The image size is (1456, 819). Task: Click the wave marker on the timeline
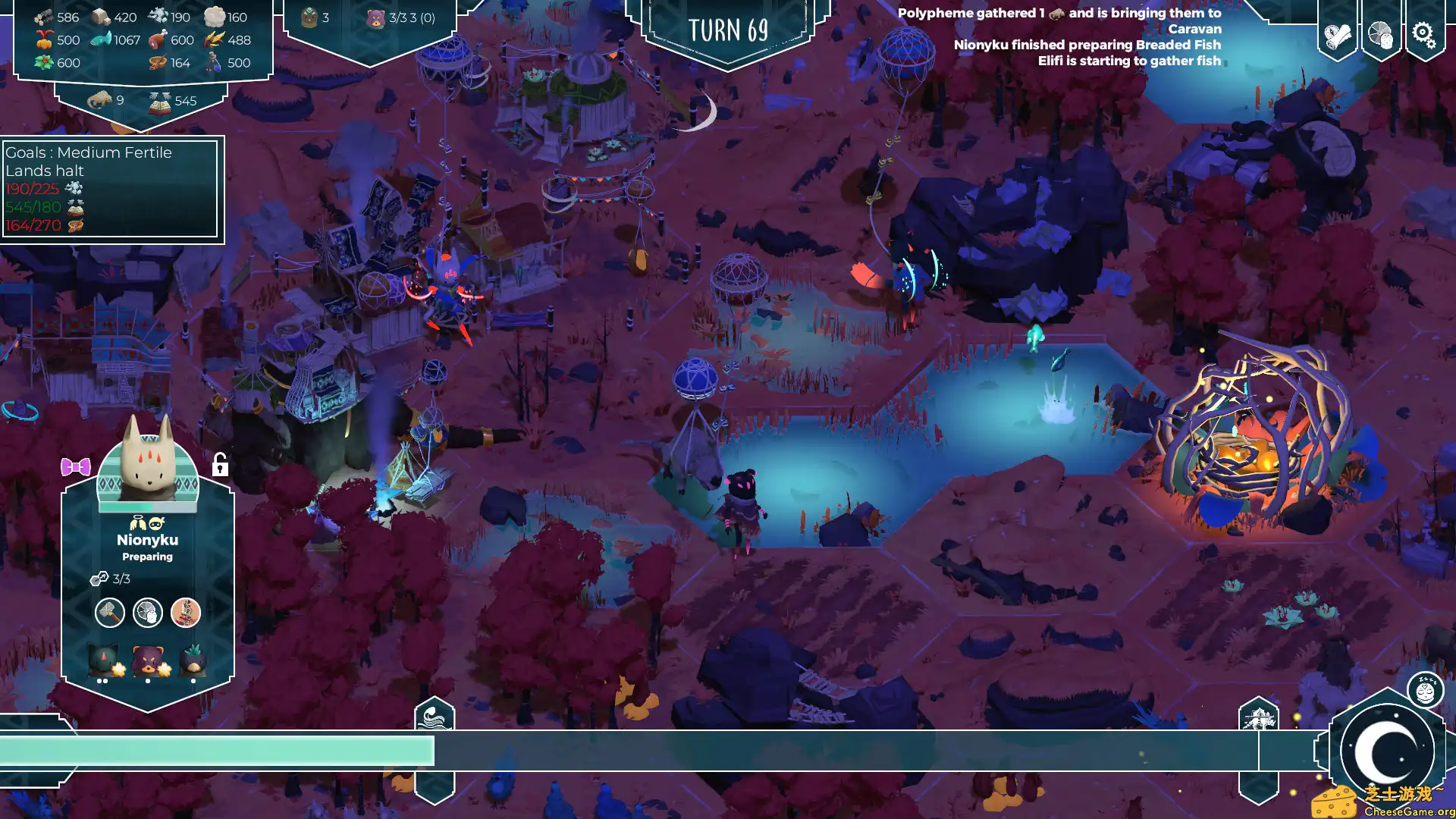(x=435, y=715)
